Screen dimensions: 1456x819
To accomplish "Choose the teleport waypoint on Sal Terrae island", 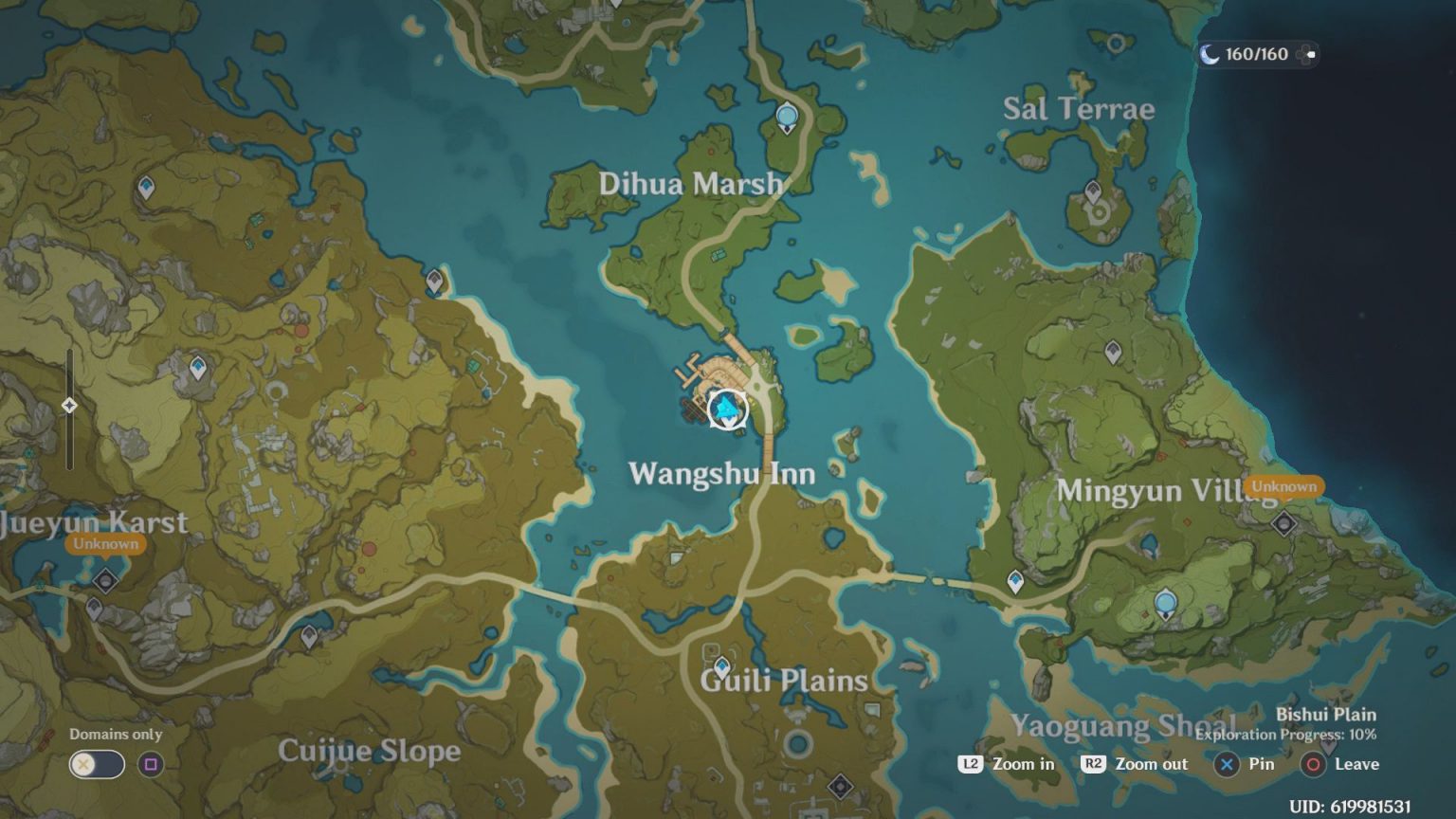I will pos(1093,192).
